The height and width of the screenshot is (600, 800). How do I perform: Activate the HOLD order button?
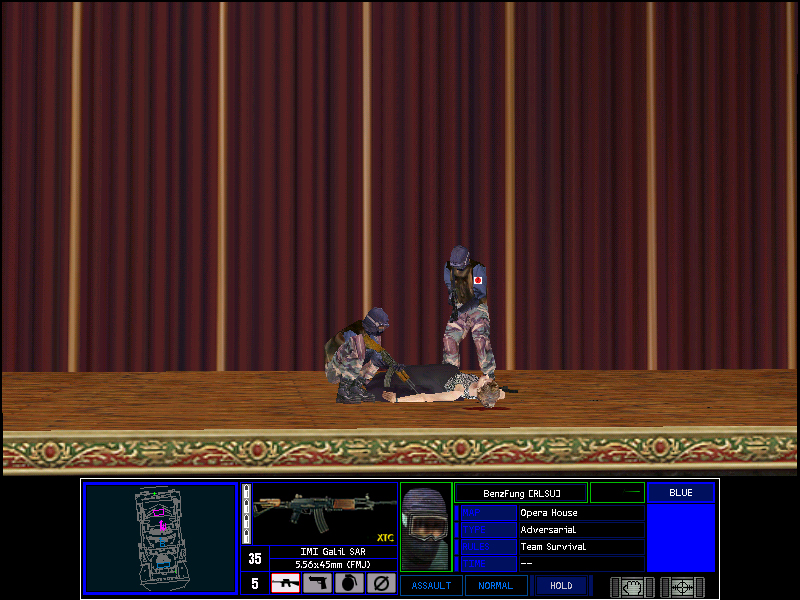coord(561,586)
